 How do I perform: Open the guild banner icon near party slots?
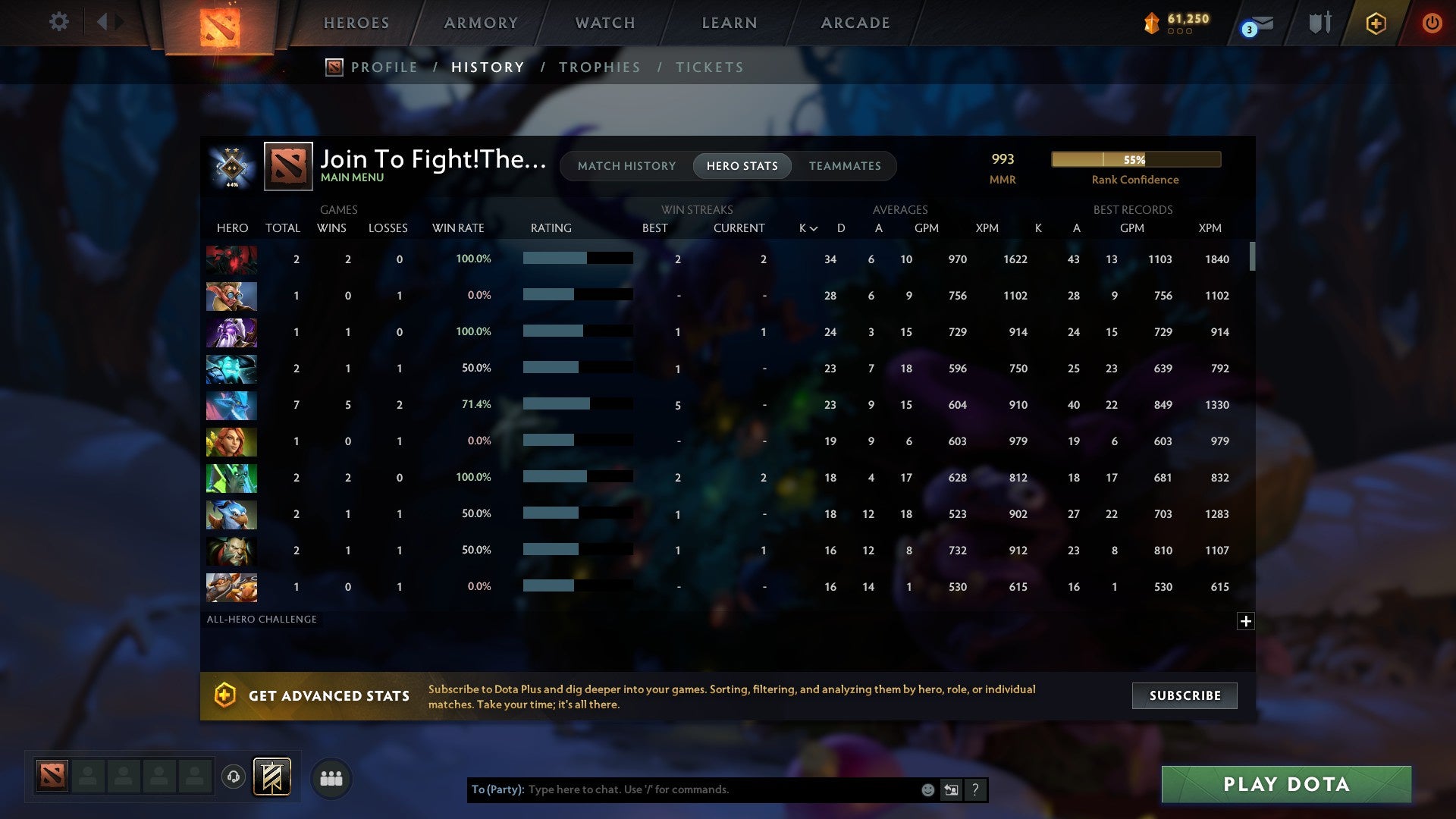pyautogui.click(x=272, y=777)
